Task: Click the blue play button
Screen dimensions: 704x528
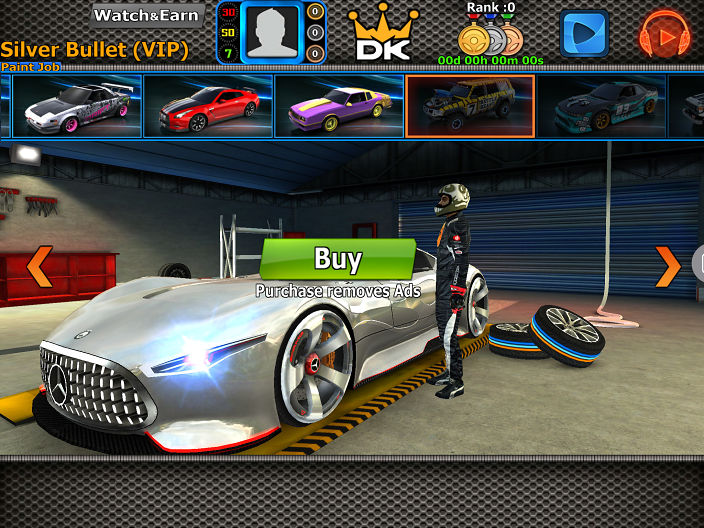Action: click(x=584, y=34)
